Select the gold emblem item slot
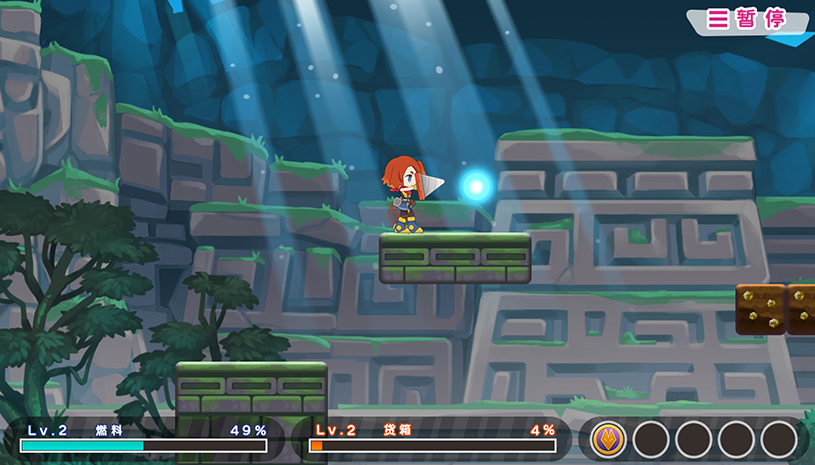The height and width of the screenshot is (465, 815). (x=608, y=439)
